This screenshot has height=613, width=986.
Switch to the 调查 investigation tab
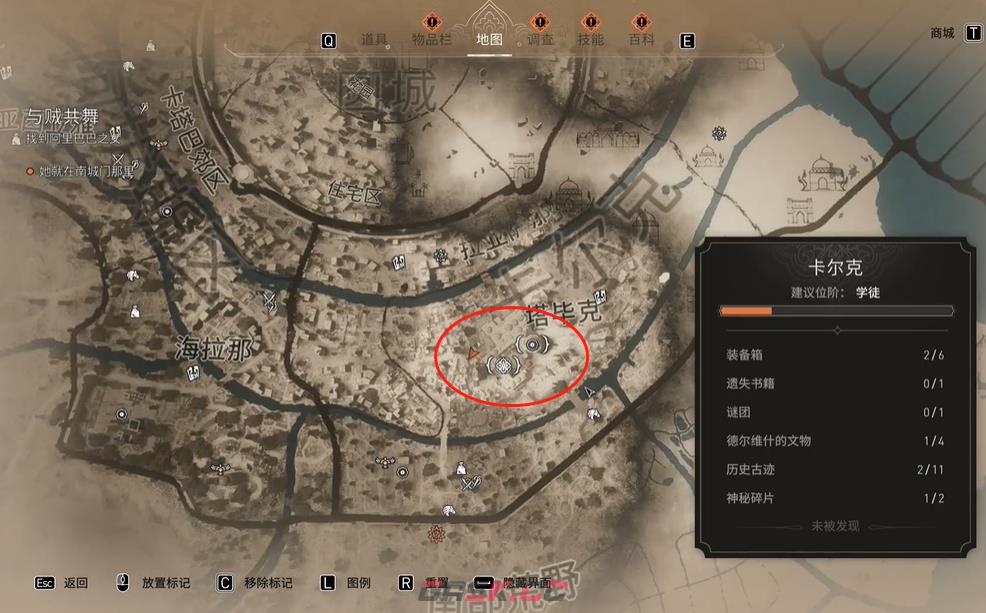540,40
